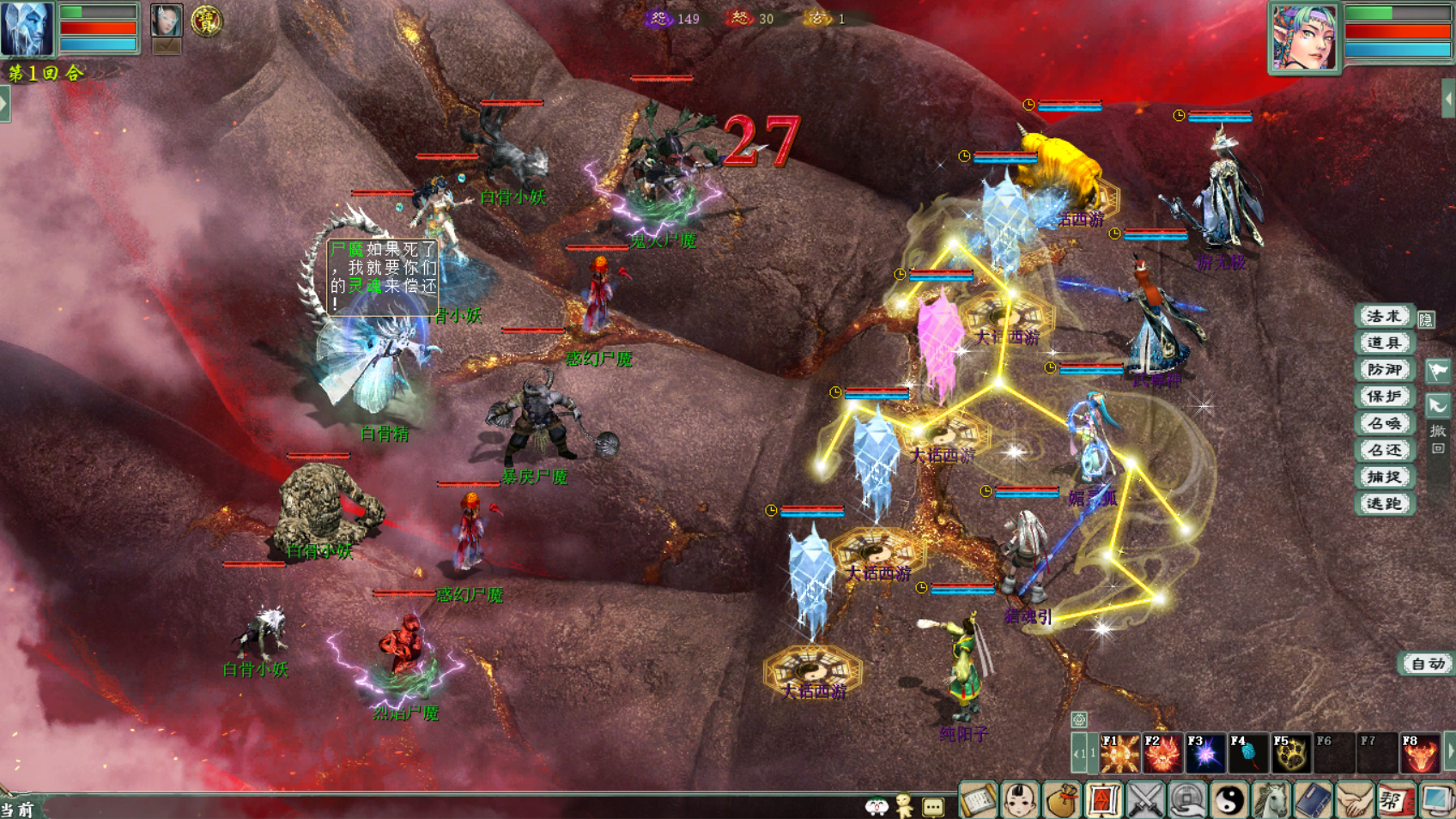The height and width of the screenshot is (819, 1456).
Task: Click the gold 宝 treasure coin icon
Action: click(206, 21)
